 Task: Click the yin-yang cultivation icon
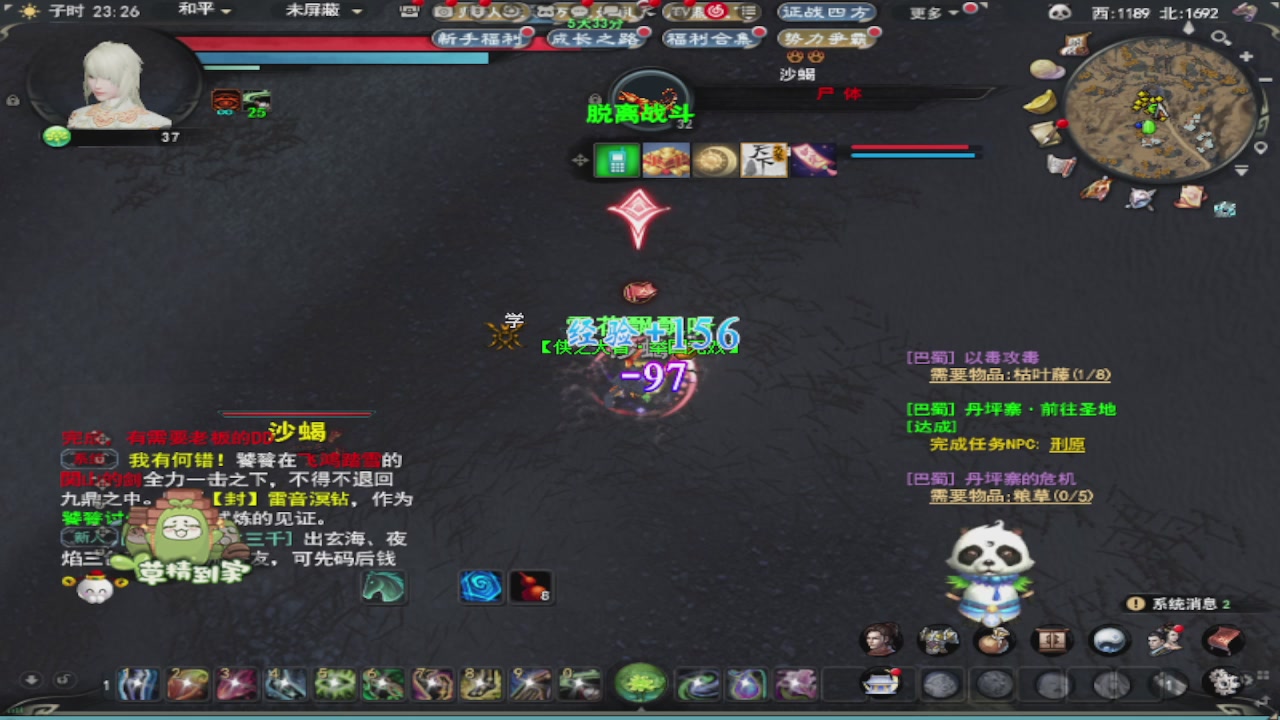[1108, 641]
